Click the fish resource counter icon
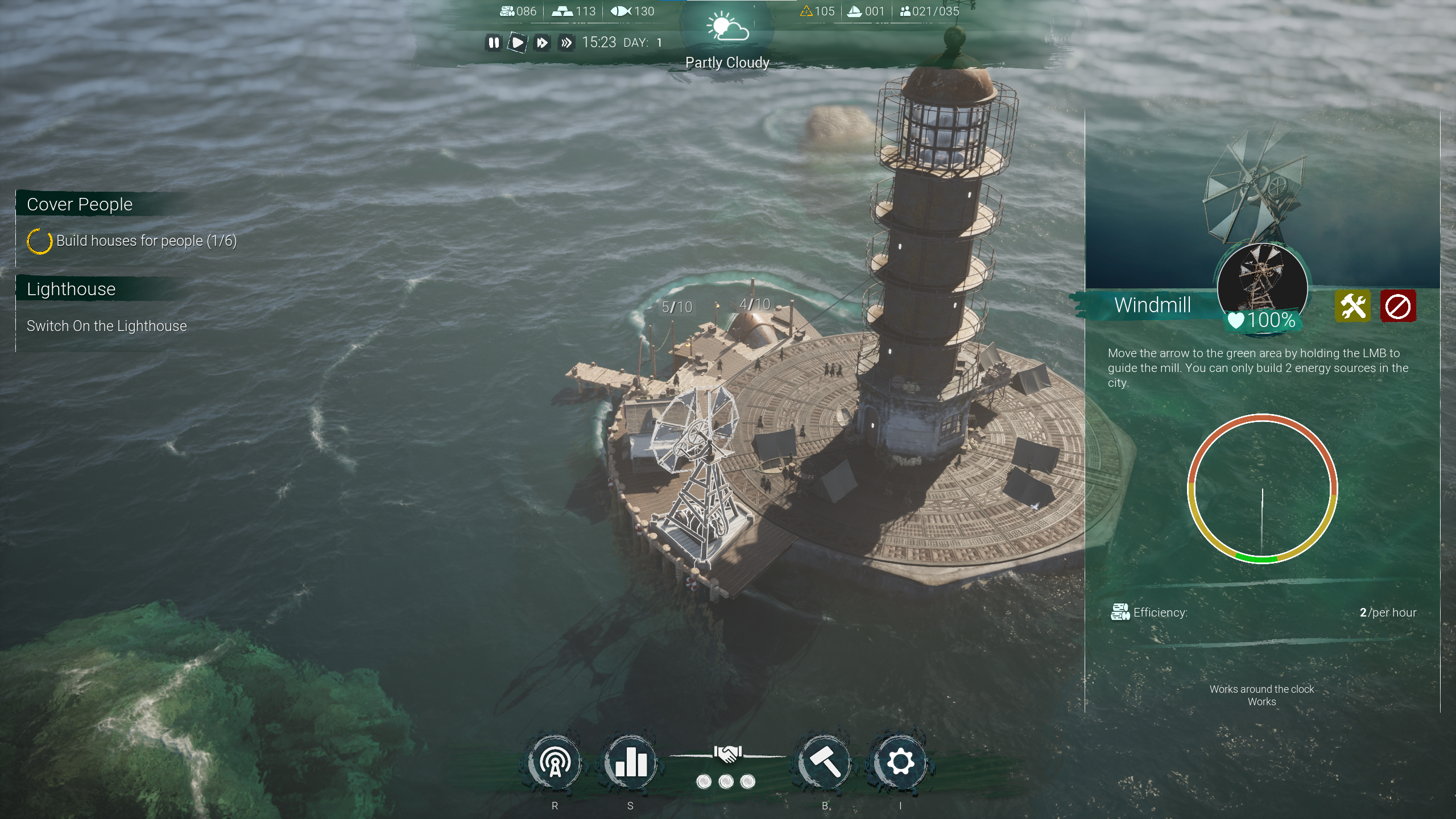 point(618,11)
